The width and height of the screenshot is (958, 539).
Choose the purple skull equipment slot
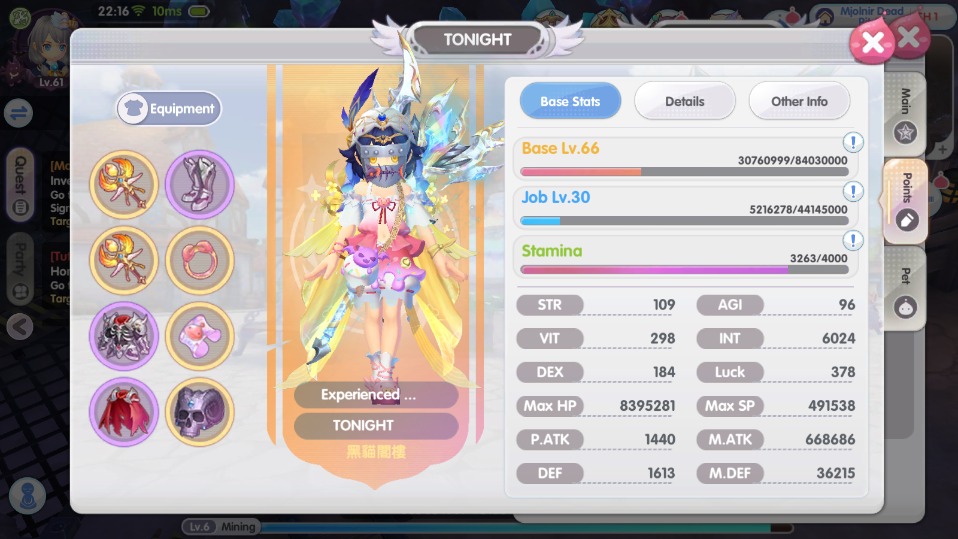point(200,411)
